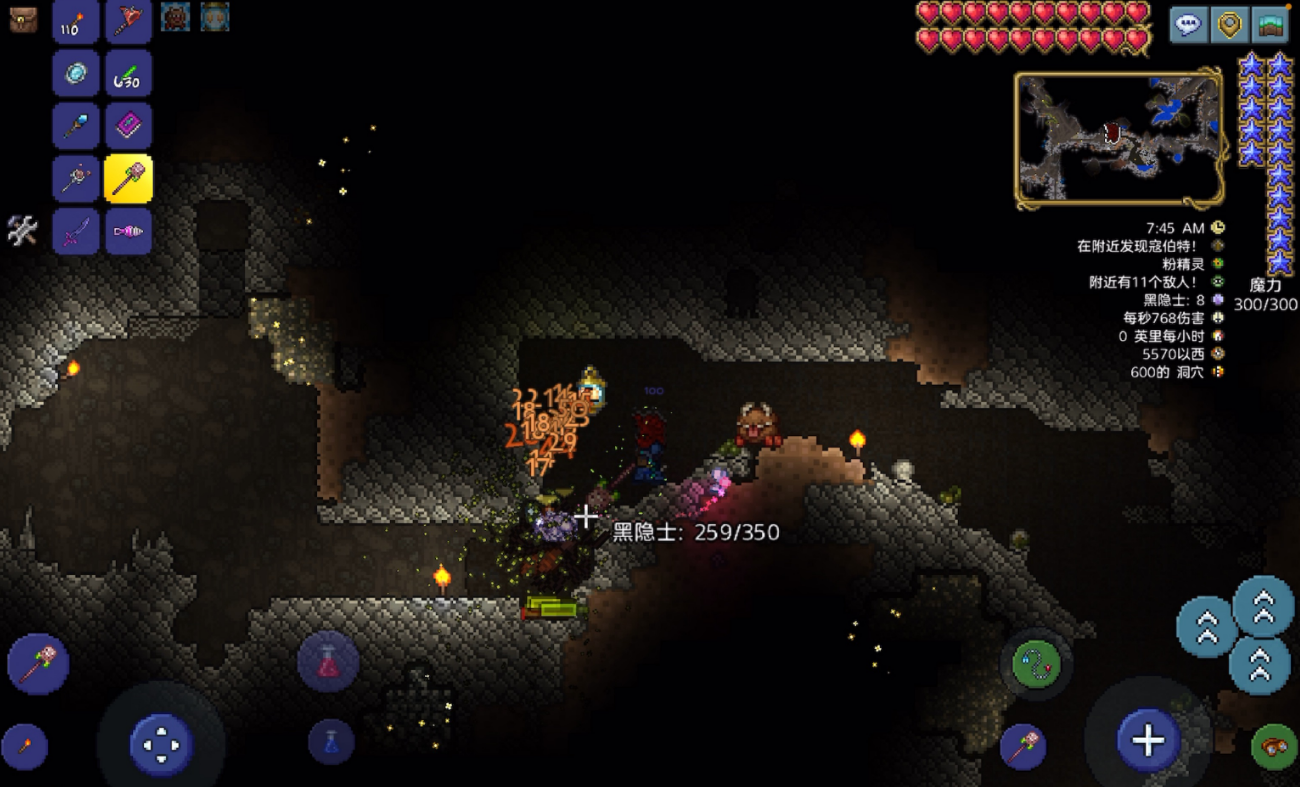Tap the quick torch shortcut button
The height and width of the screenshot is (787, 1300).
click(24, 746)
